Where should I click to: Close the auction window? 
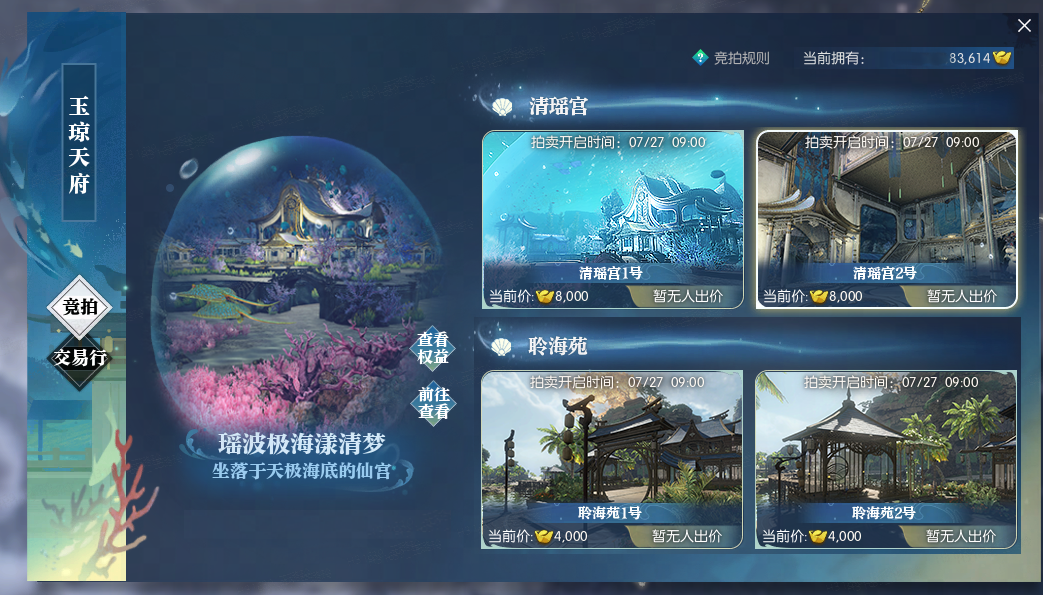1024,26
